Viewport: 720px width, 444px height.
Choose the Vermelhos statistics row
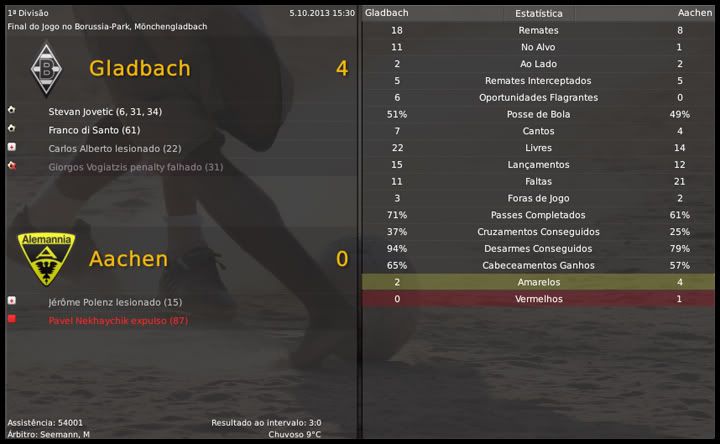(x=539, y=299)
